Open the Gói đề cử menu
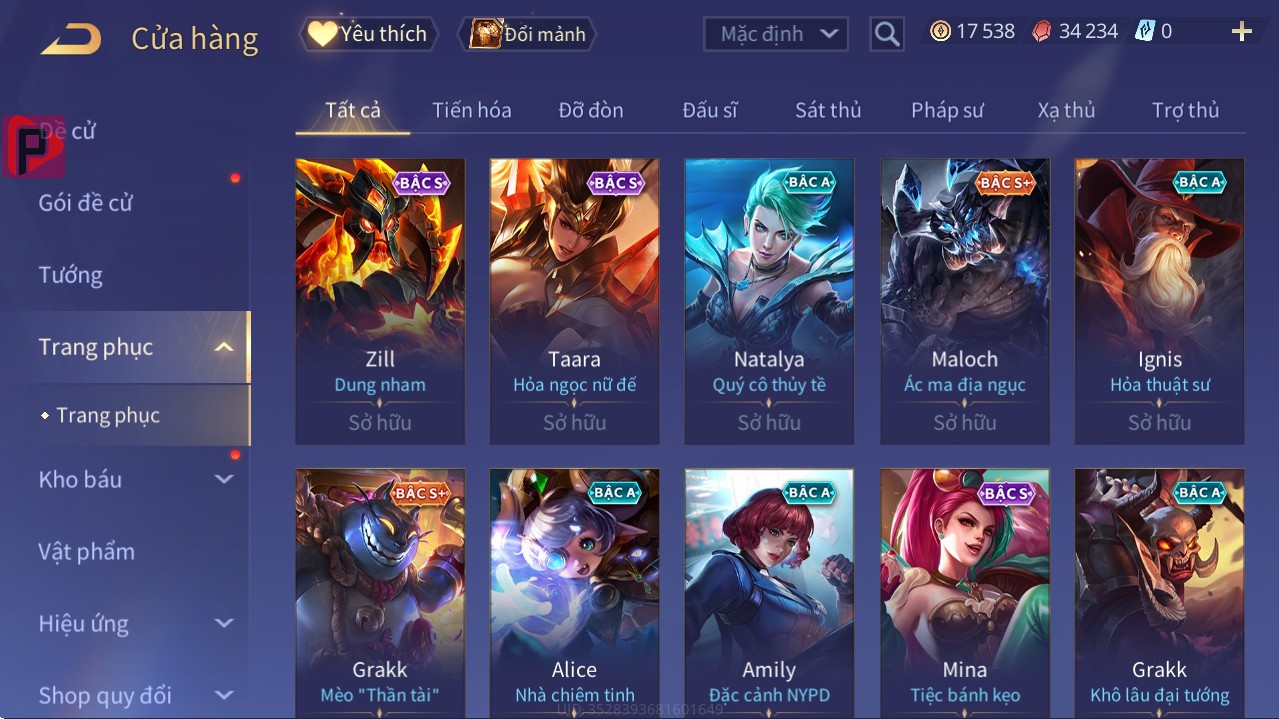The height and width of the screenshot is (719, 1279). tap(86, 203)
